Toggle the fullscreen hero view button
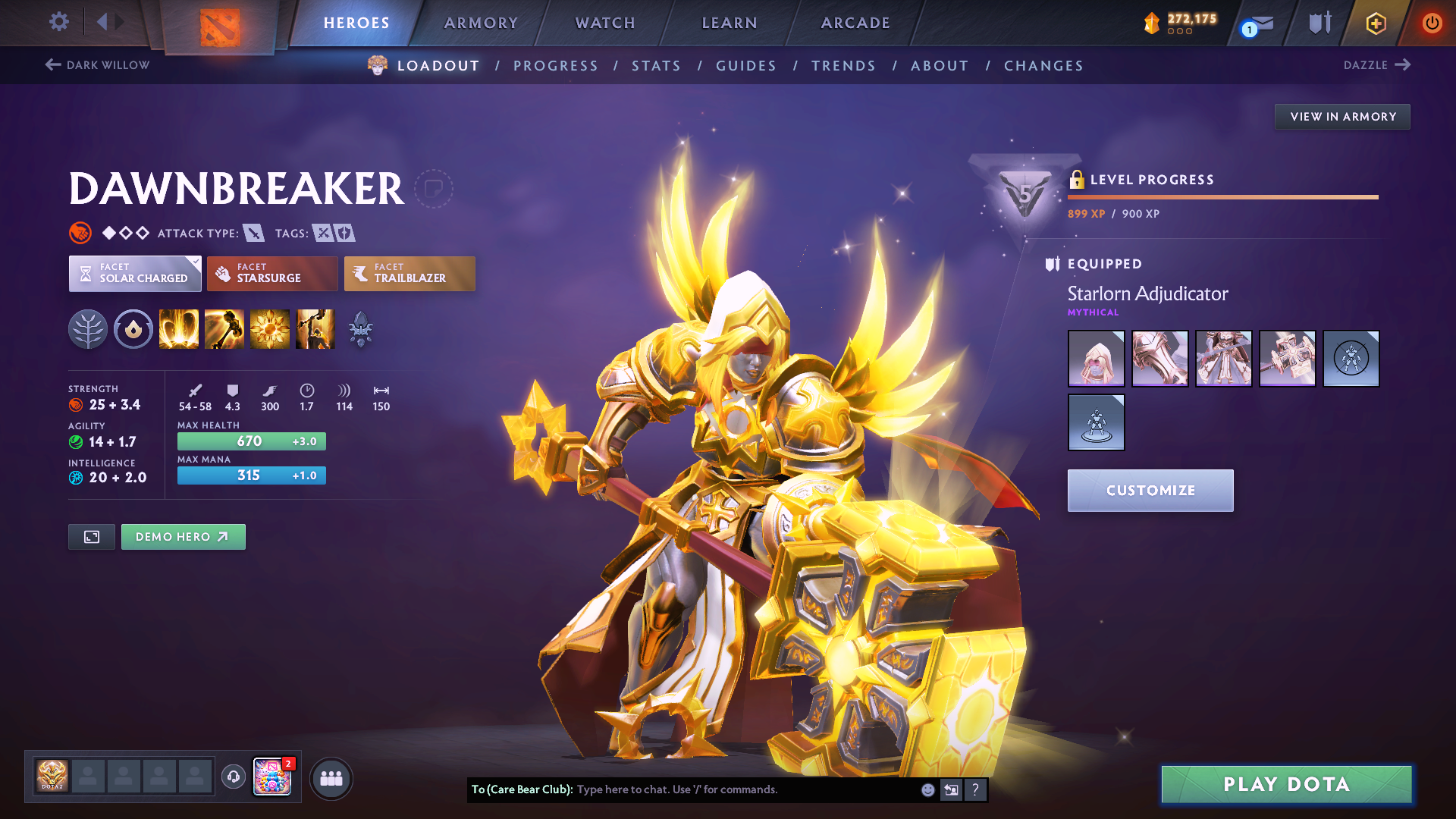The width and height of the screenshot is (1456, 819). pos(92,537)
